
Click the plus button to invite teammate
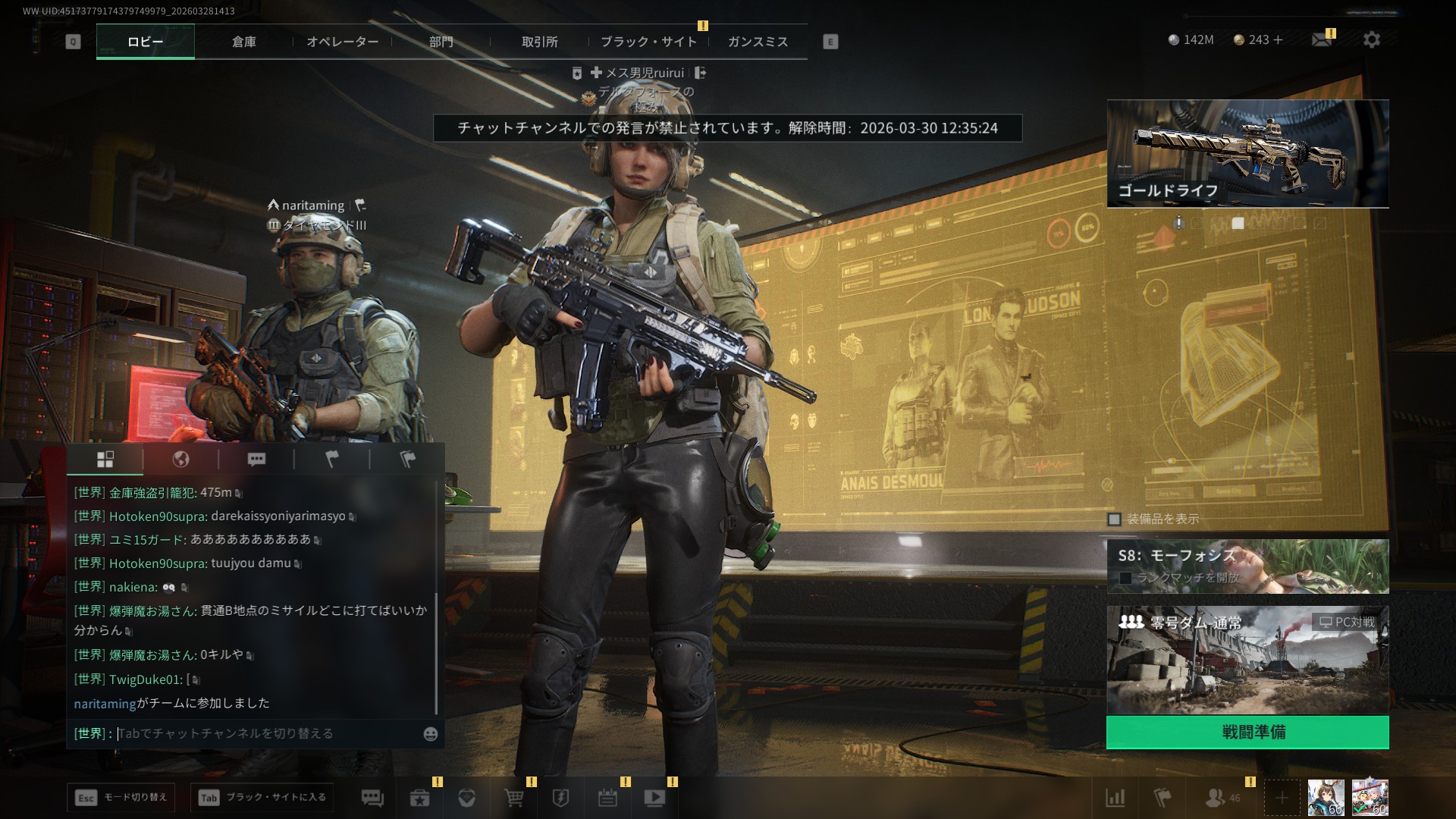pyautogui.click(x=1282, y=798)
